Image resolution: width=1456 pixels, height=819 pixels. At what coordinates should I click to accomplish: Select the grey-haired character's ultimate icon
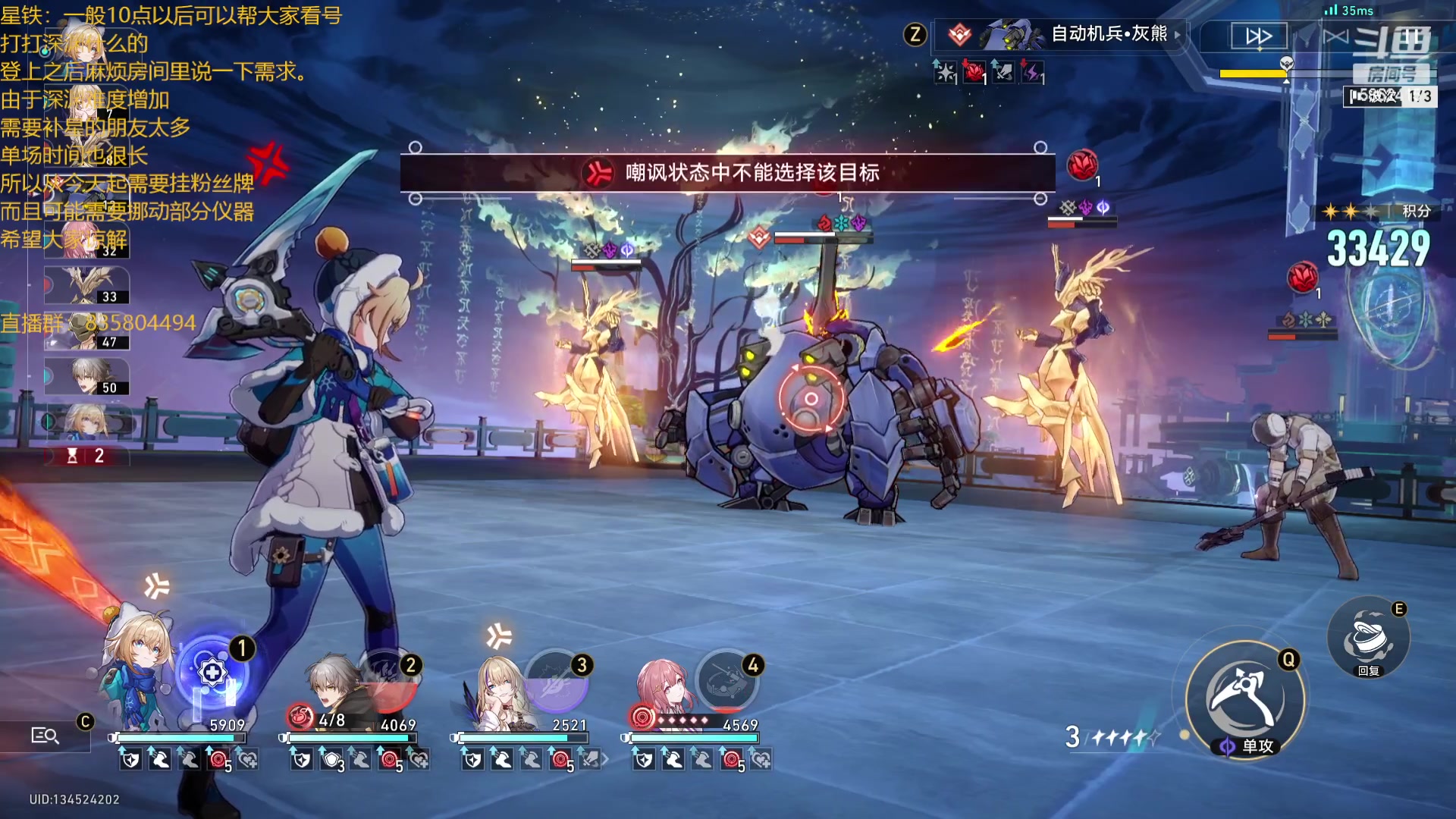(388, 681)
